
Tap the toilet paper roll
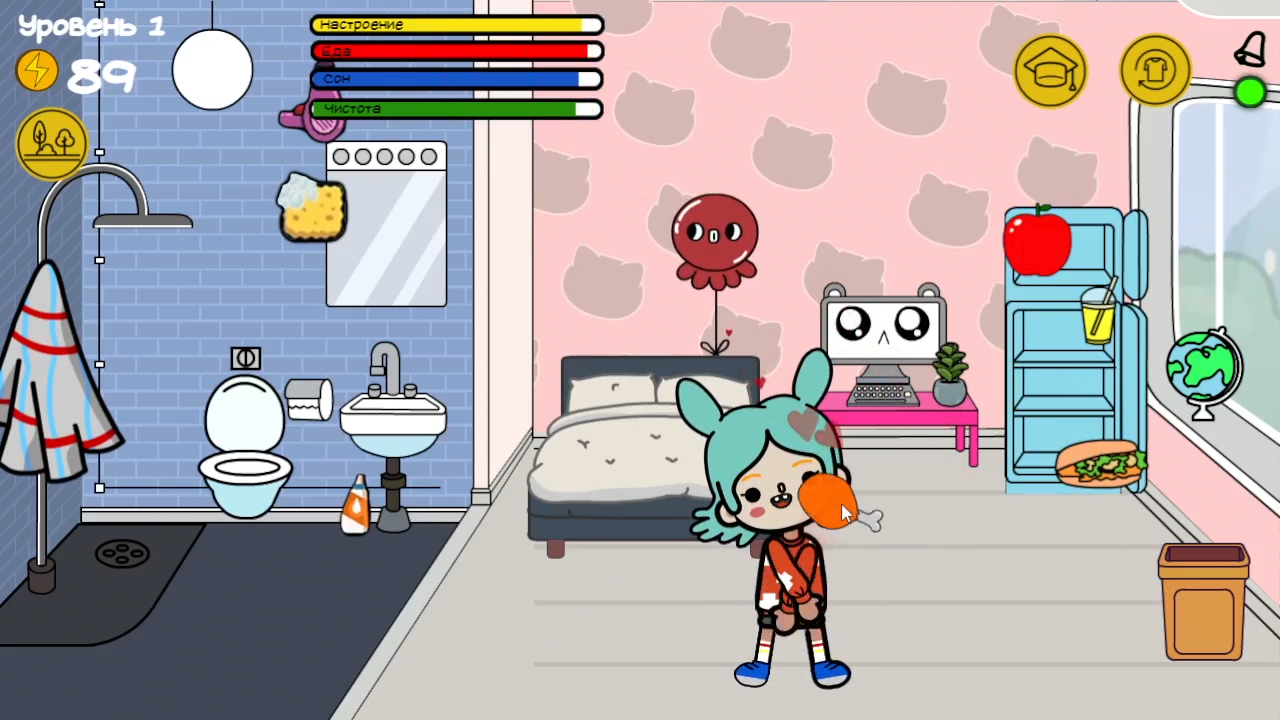point(308,398)
